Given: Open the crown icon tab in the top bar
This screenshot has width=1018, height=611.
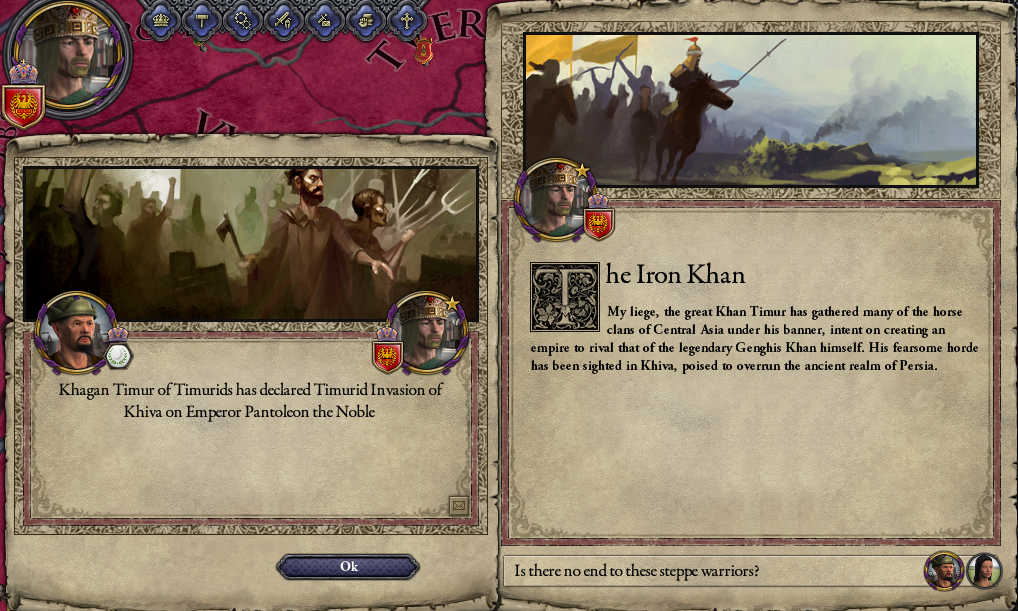Looking at the screenshot, I should point(160,19).
